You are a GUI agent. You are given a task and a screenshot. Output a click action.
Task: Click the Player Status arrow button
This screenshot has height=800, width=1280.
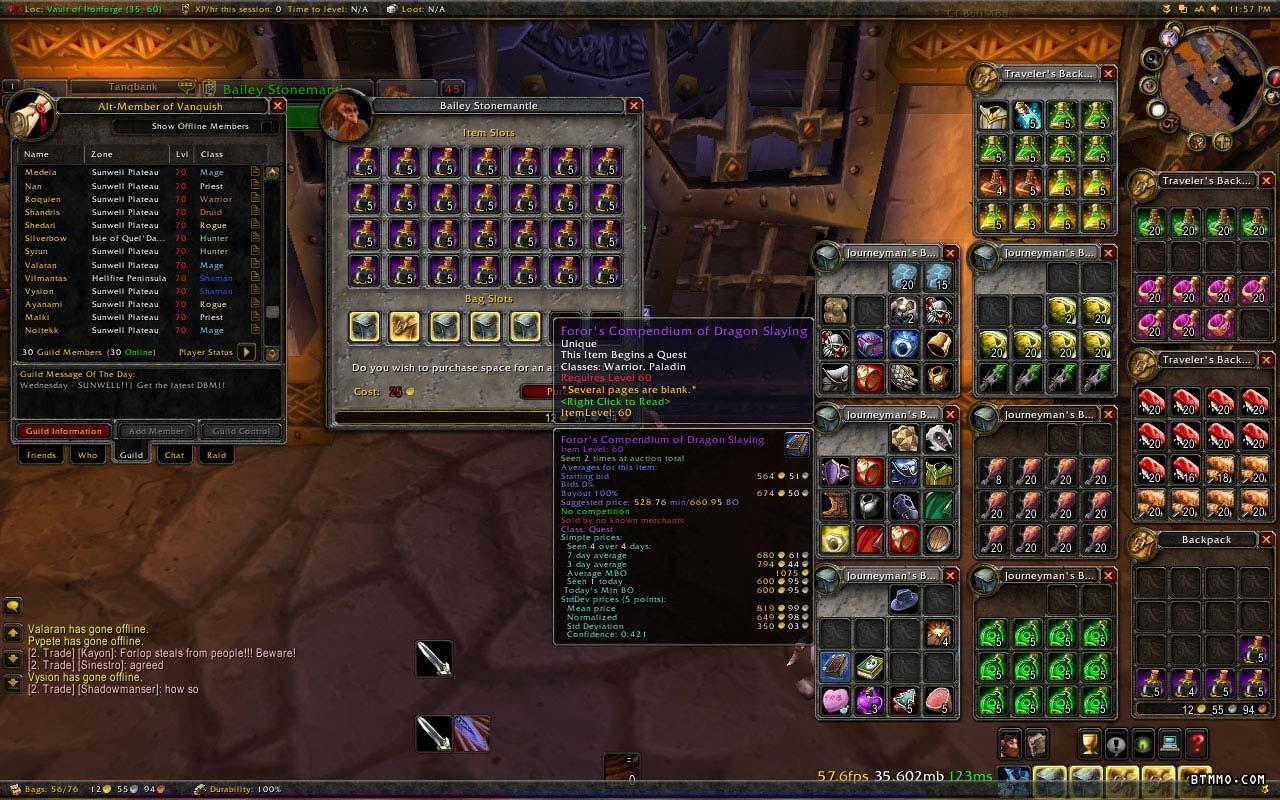246,352
